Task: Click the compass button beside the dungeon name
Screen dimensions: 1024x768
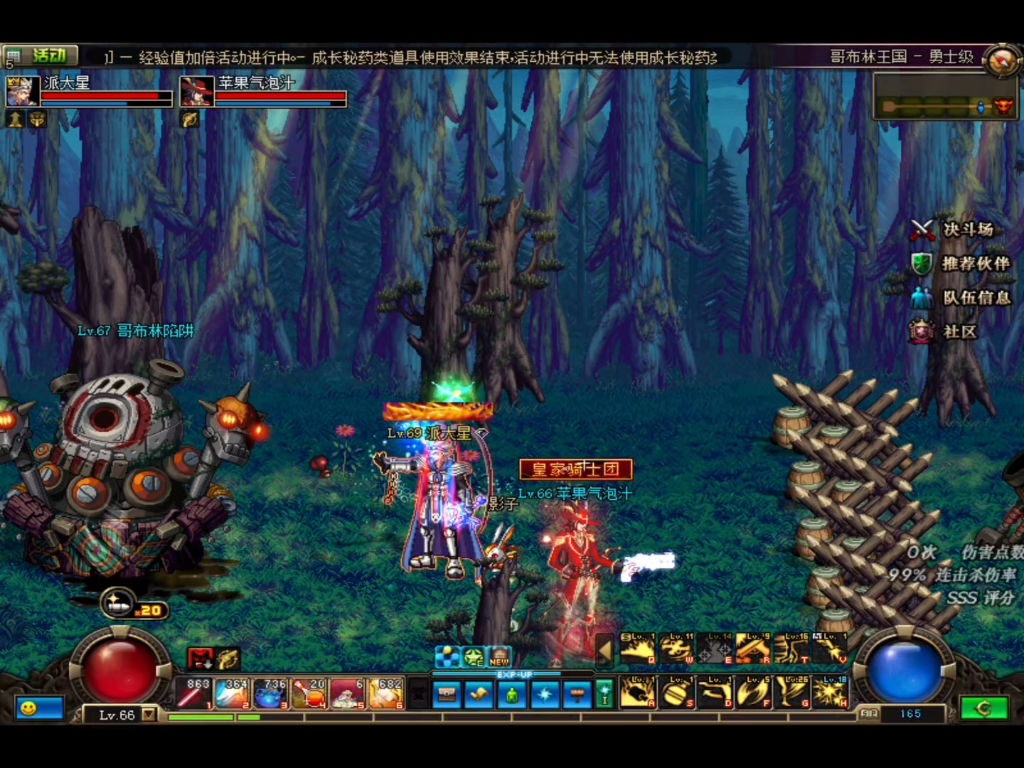Action: tap(1000, 59)
